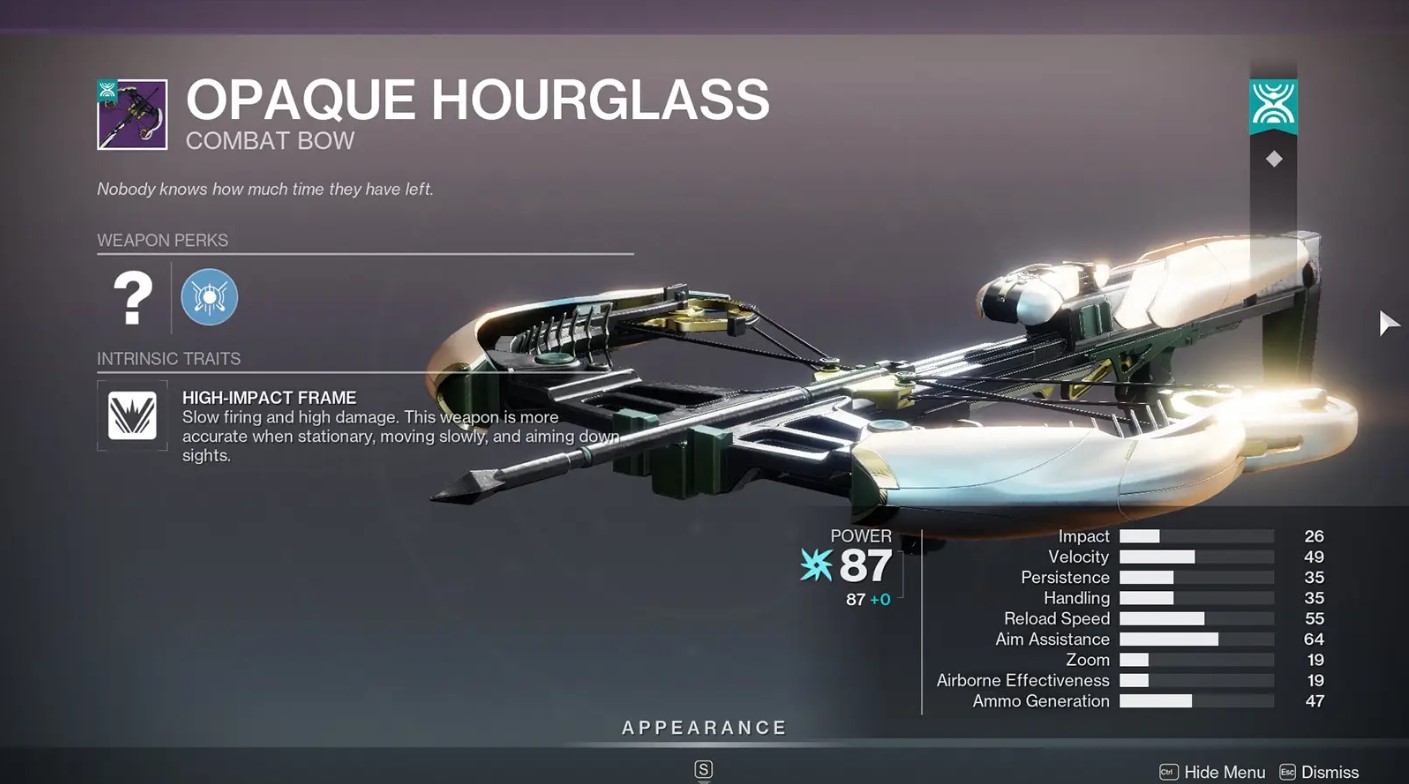Click the Opaque Hourglass weapon thumbnail
Screen dimensions: 1409x784
pyautogui.click(x=132, y=115)
